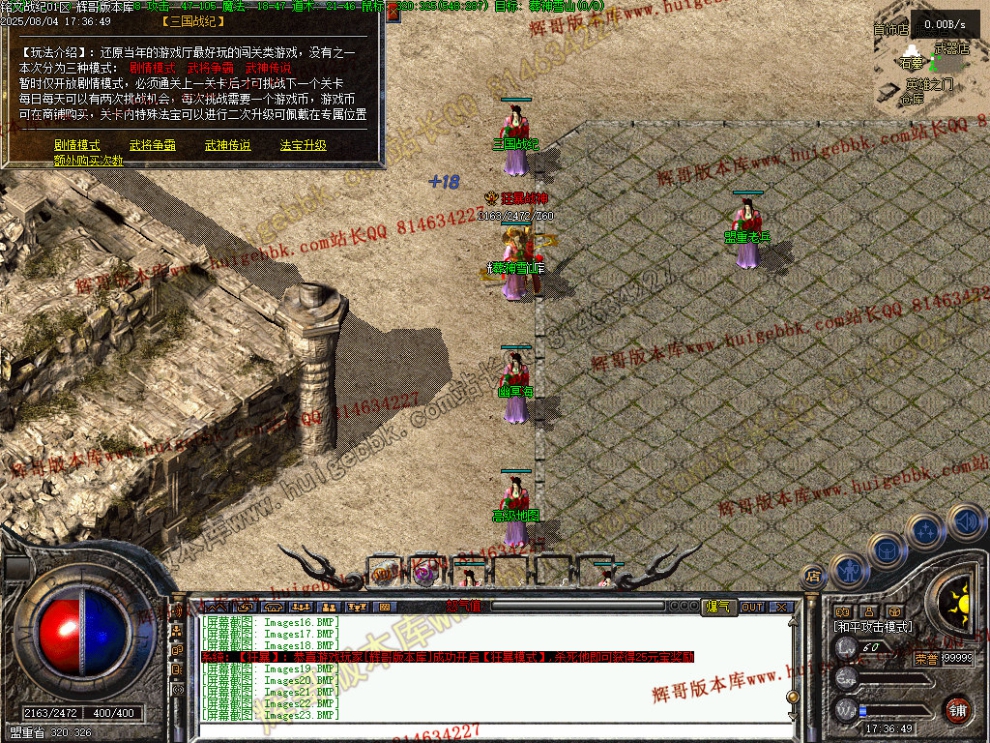Open the 武神传说 mode link
This screenshot has height=743, width=990.
[227, 145]
